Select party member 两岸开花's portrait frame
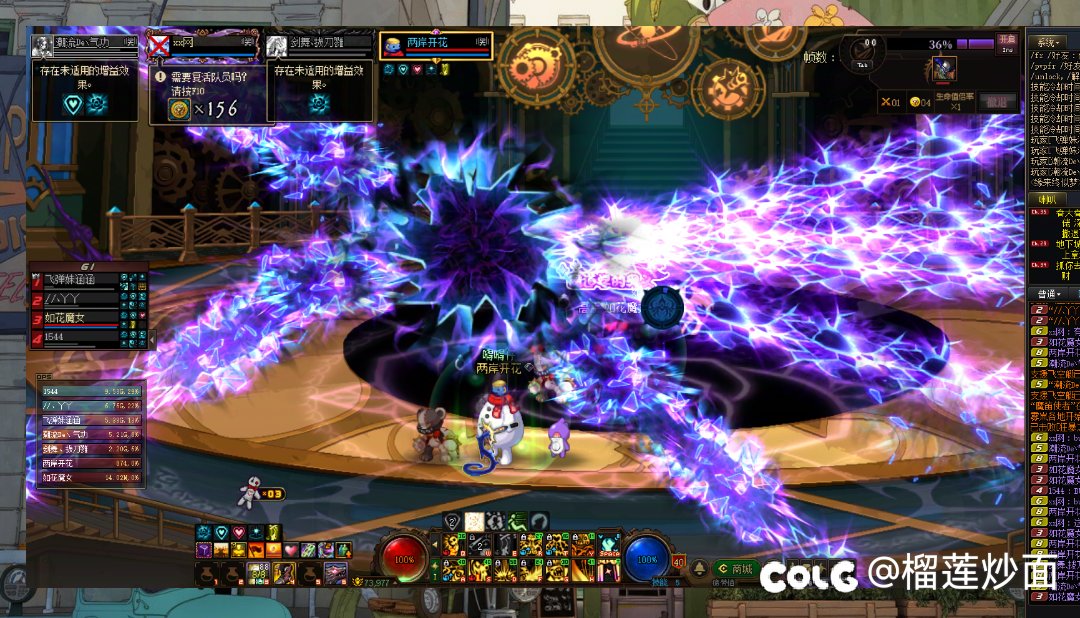The image size is (1080, 618). pos(435,45)
